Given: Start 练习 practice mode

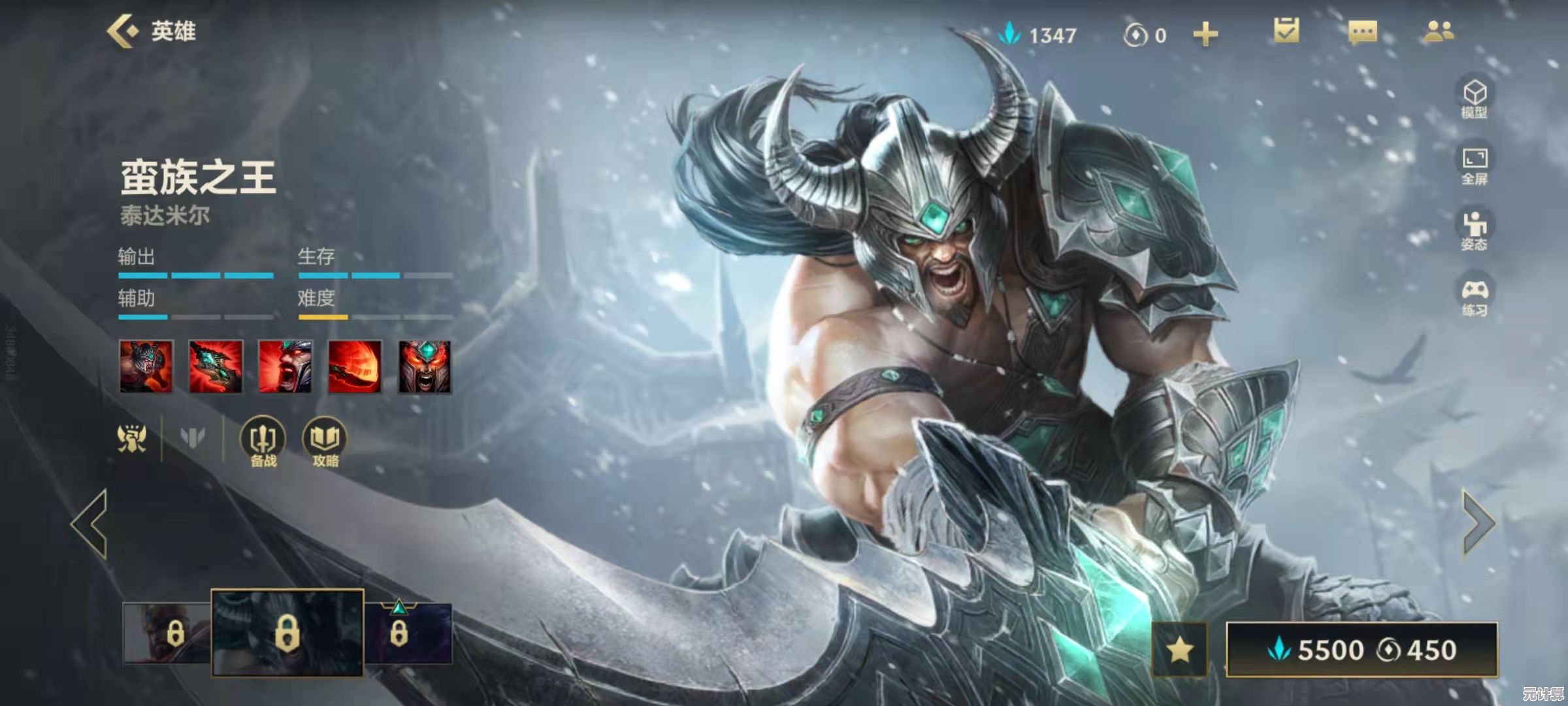Looking at the screenshot, I should tap(1475, 297).
